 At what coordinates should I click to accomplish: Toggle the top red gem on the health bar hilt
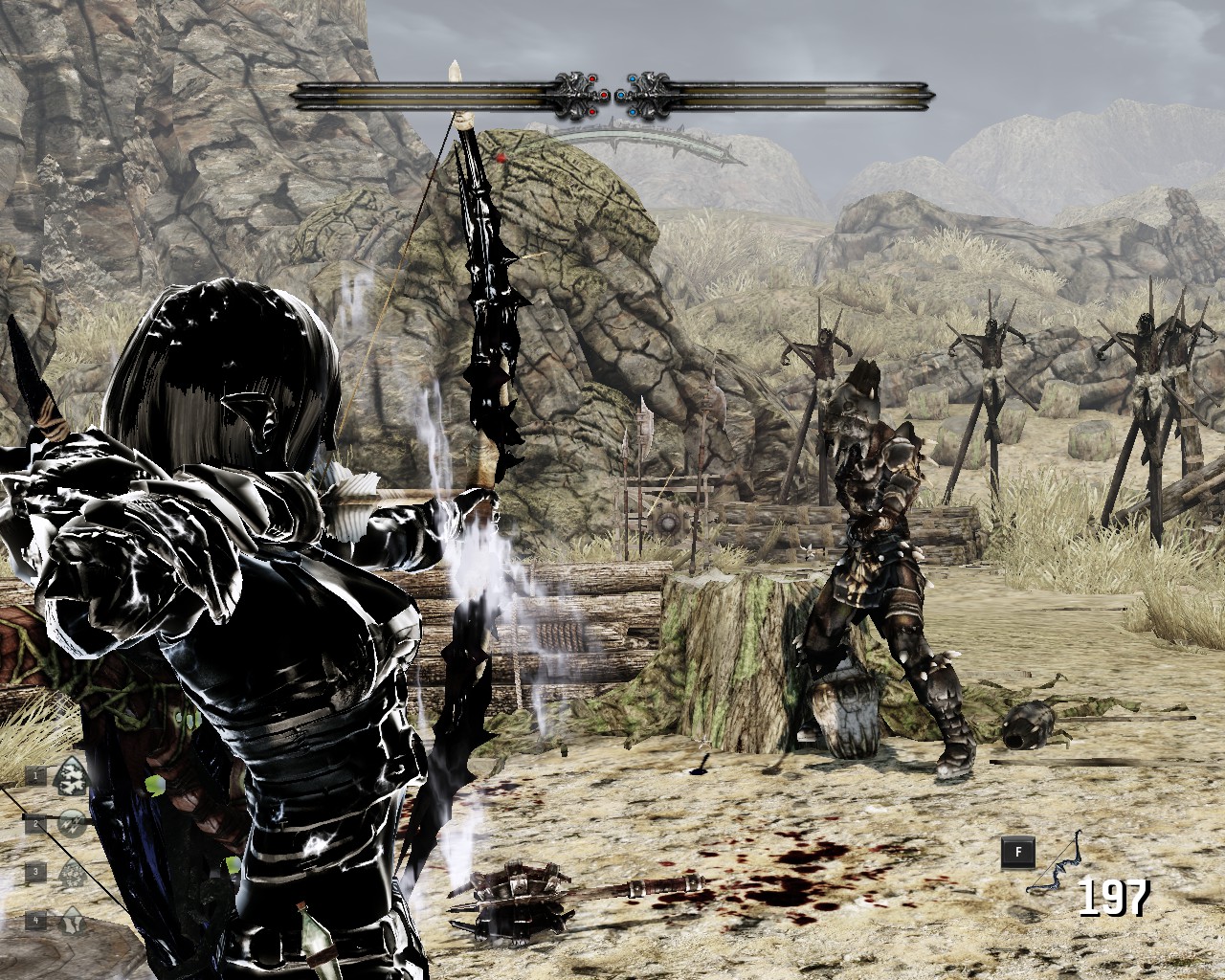click(592, 79)
